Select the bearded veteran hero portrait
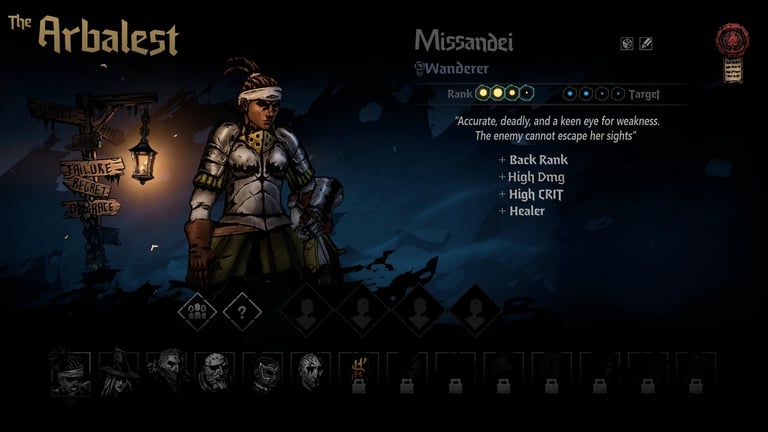This screenshot has width=768, height=432. tap(214, 372)
